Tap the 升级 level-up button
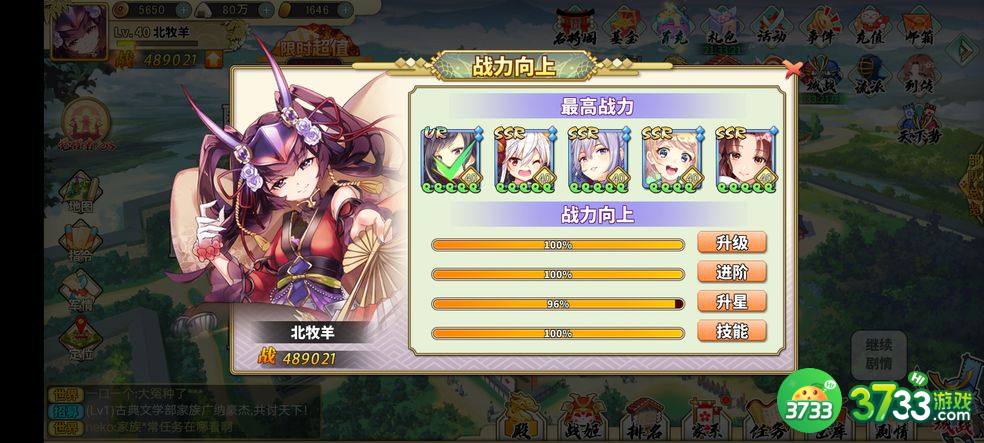 (732, 243)
